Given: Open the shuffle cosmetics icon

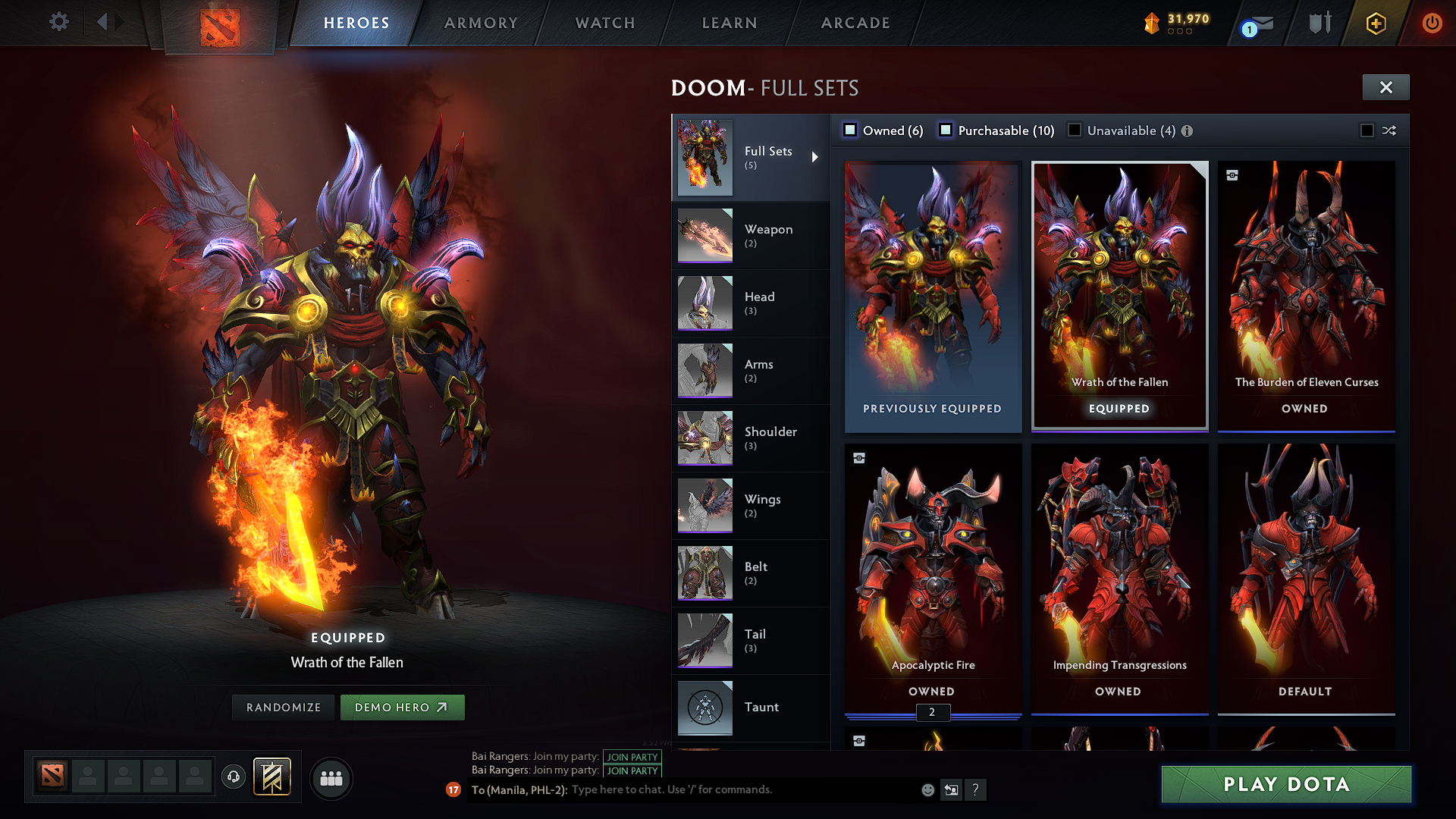Looking at the screenshot, I should 1389,130.
